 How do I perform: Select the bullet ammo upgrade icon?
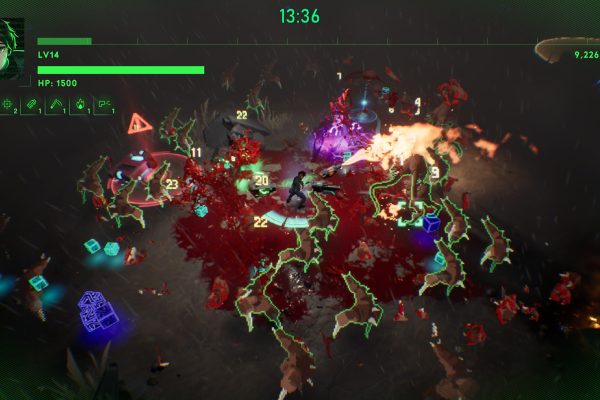33,104
